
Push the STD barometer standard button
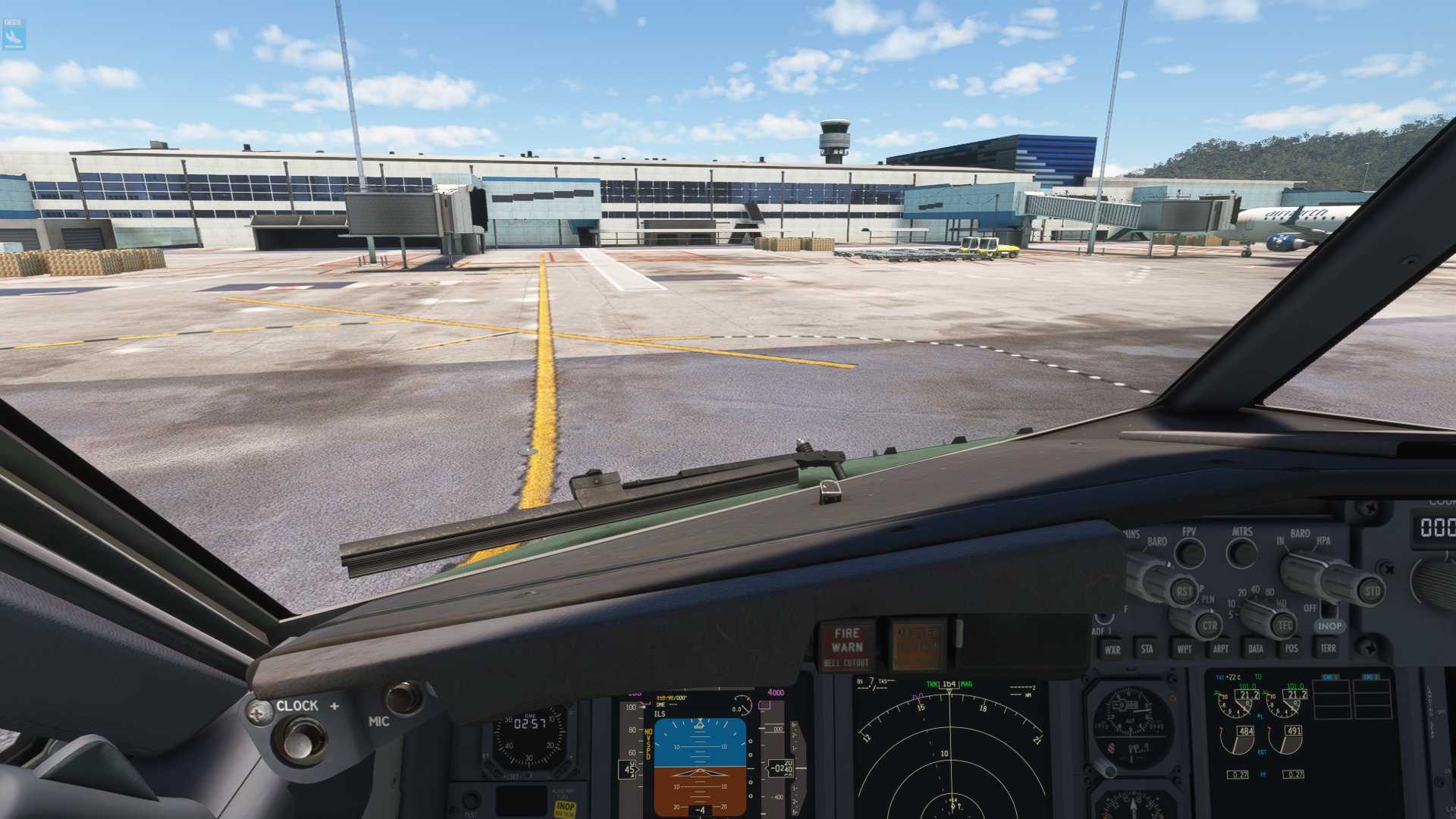pos(1372,591)
